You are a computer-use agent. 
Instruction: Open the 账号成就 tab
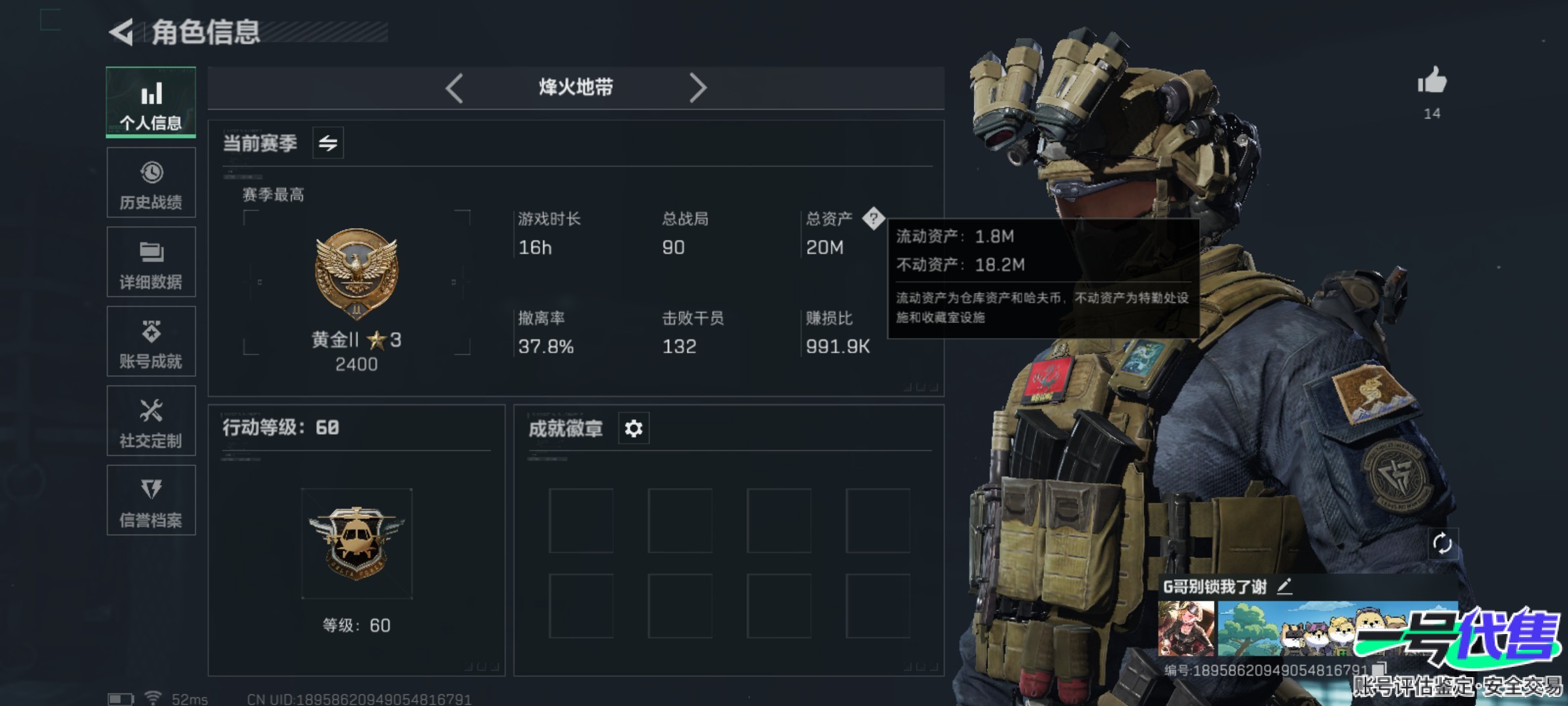[151, 341]
